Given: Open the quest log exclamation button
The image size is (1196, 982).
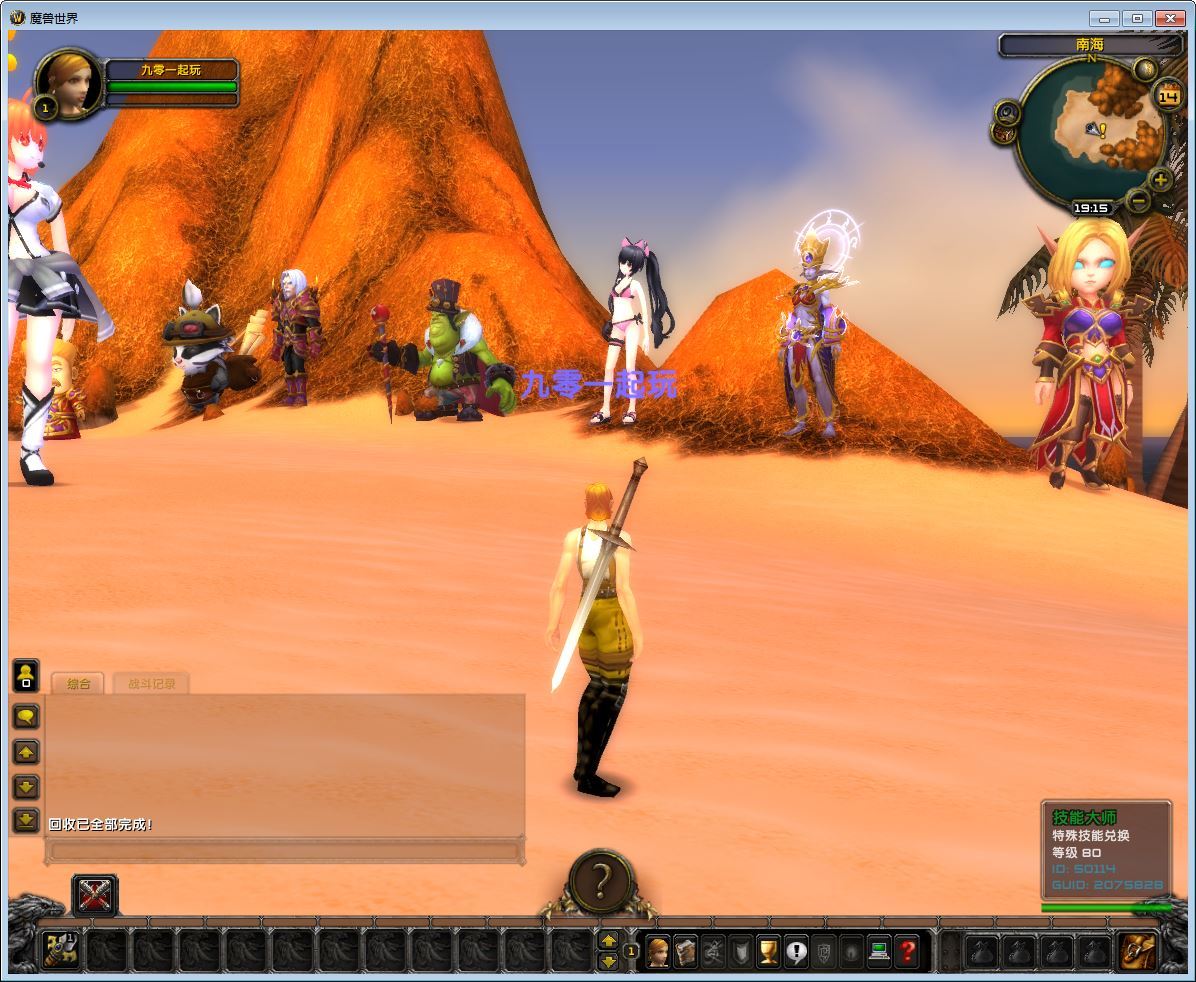Looking at the screenshot, I should point(796,950).
